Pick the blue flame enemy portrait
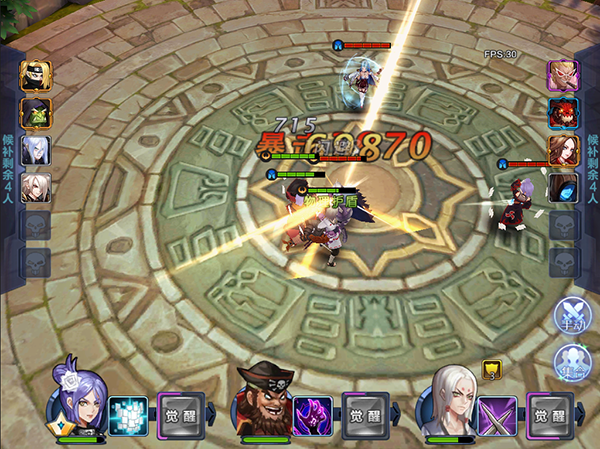Image resolution: width=600 pixels, height=449 pixels. point(562,187)
